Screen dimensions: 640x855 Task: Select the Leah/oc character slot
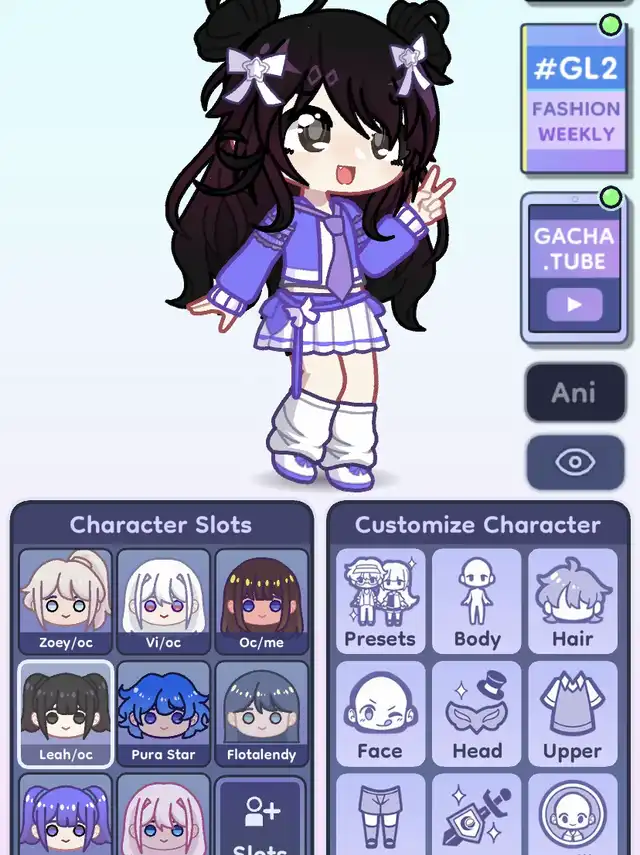click(65, 714)
